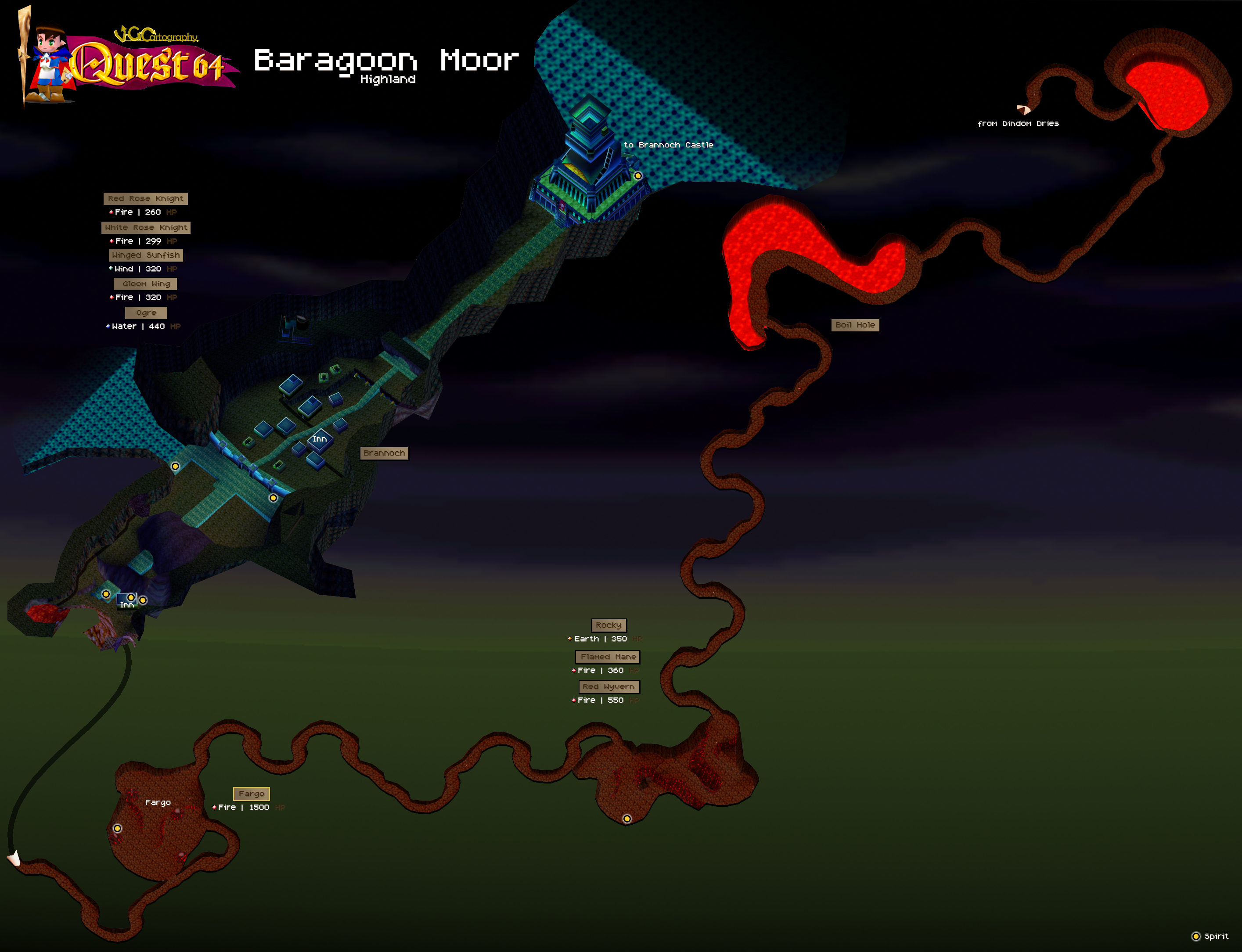Click the Spirit legend entry
Image resolution: width=1242 pixels, height=952 pixels.
[x=1210, y=936]
